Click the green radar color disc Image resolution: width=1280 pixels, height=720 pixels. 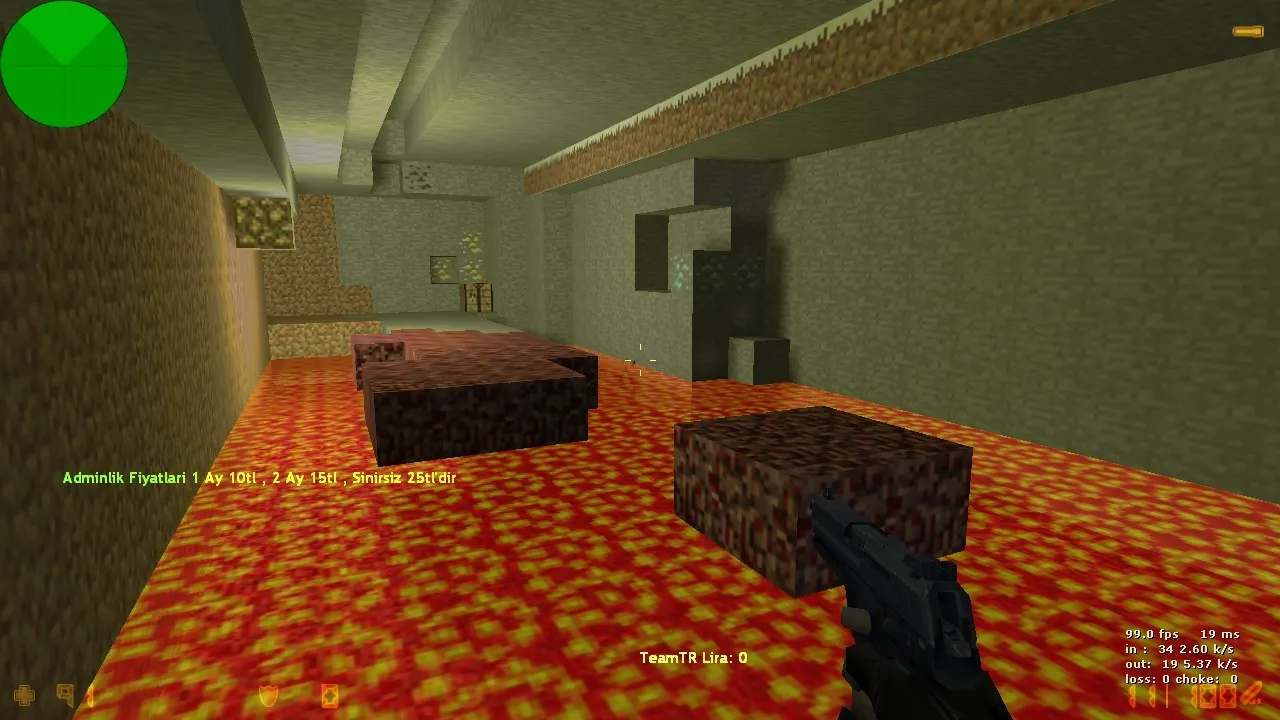(64, 64)
